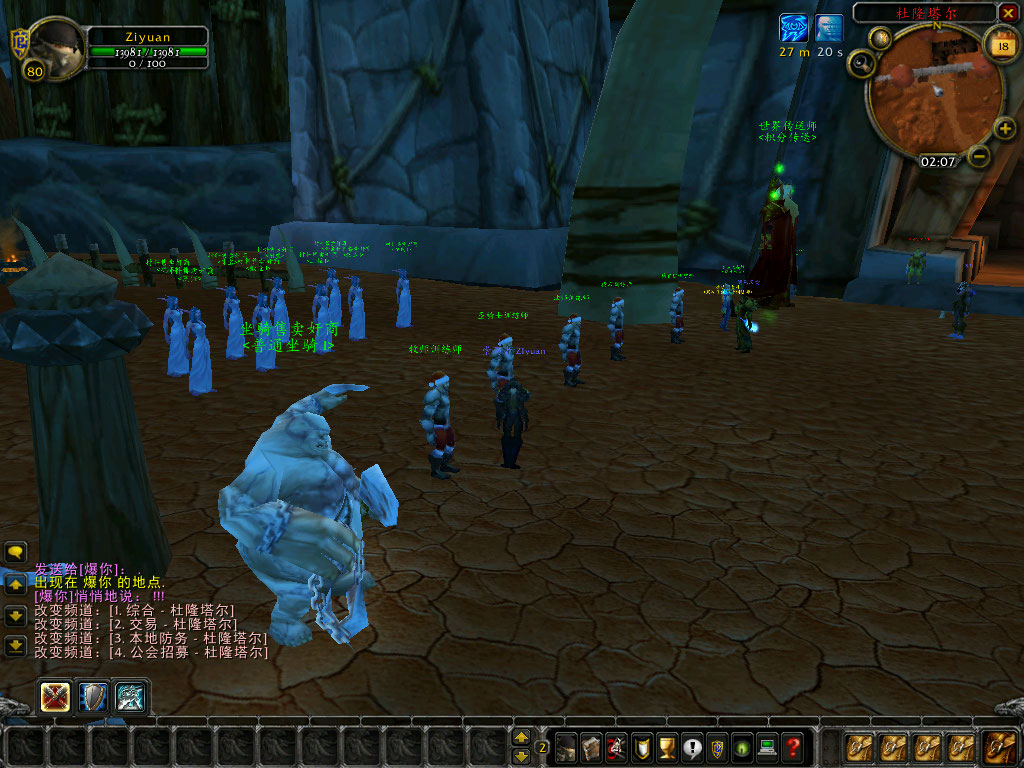Open the main backpack
This screenshot has height=768, width=1024.
tap(1000, 746)
